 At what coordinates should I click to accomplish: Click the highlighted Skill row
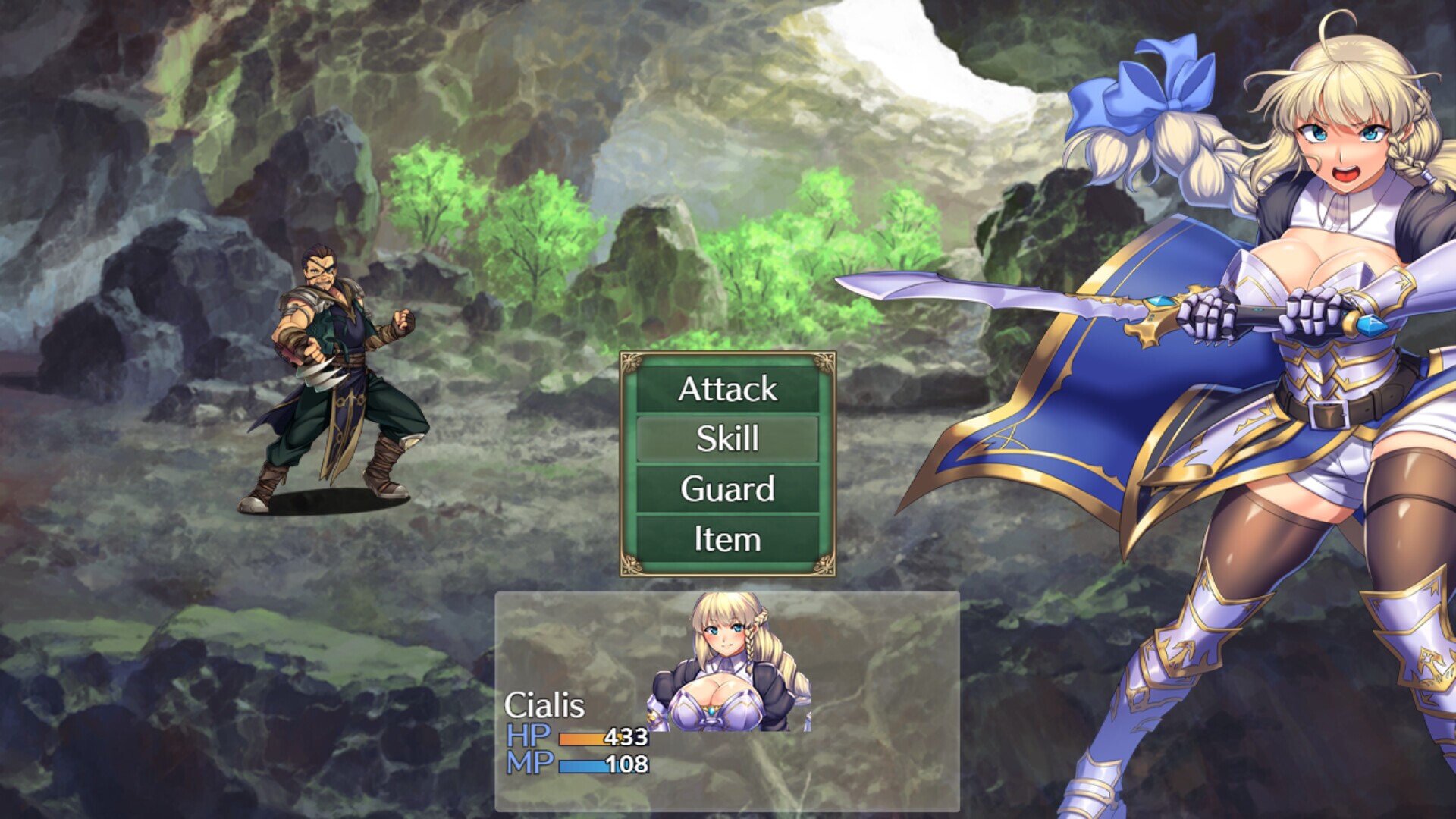[726, 440]
